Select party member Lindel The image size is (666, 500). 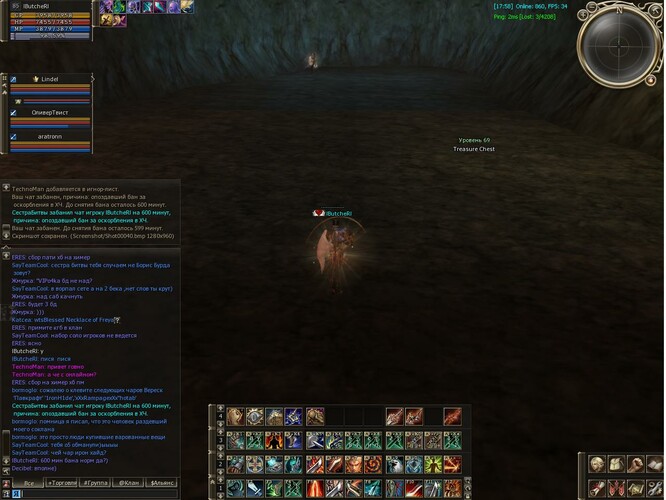[48, 78]
